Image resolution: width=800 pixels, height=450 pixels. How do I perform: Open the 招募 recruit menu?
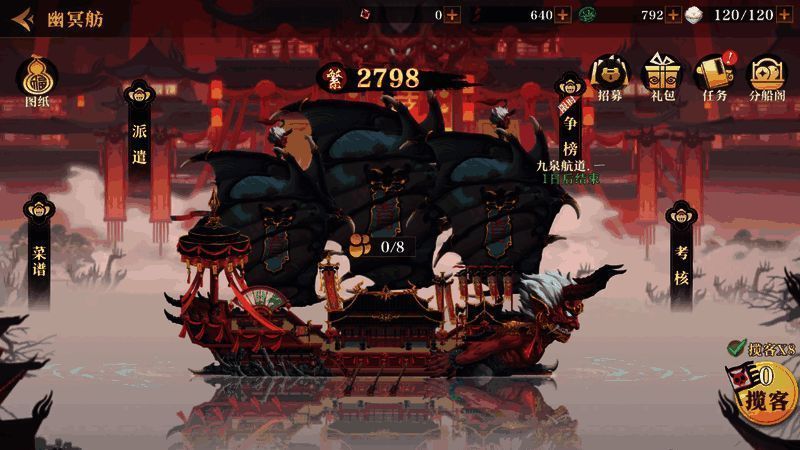(610, 76)
